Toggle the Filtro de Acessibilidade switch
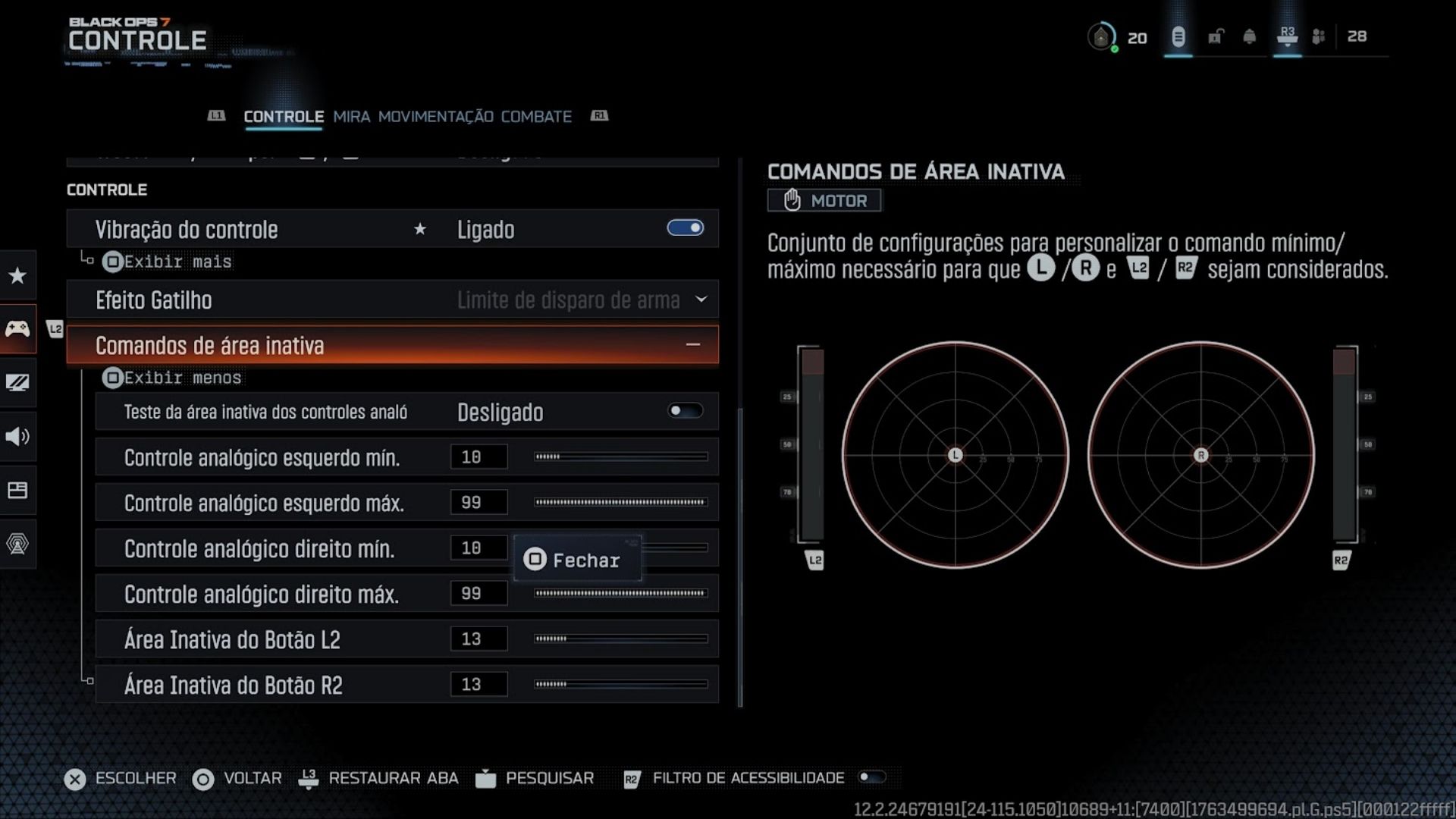This screenshot has width=1456, height=819. (871, 777)
